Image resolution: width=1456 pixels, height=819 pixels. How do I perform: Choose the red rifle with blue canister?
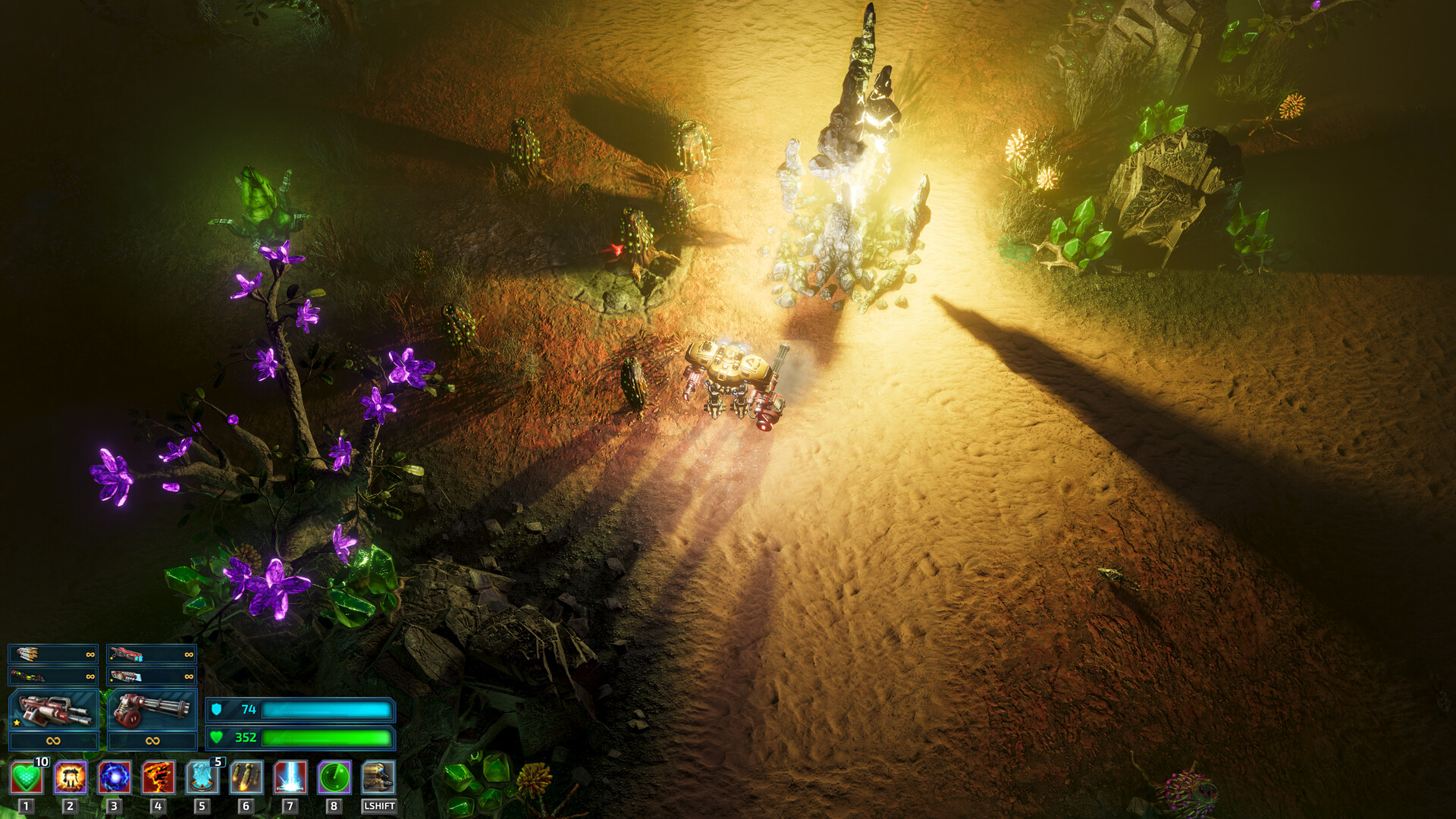tap(152, 654)
